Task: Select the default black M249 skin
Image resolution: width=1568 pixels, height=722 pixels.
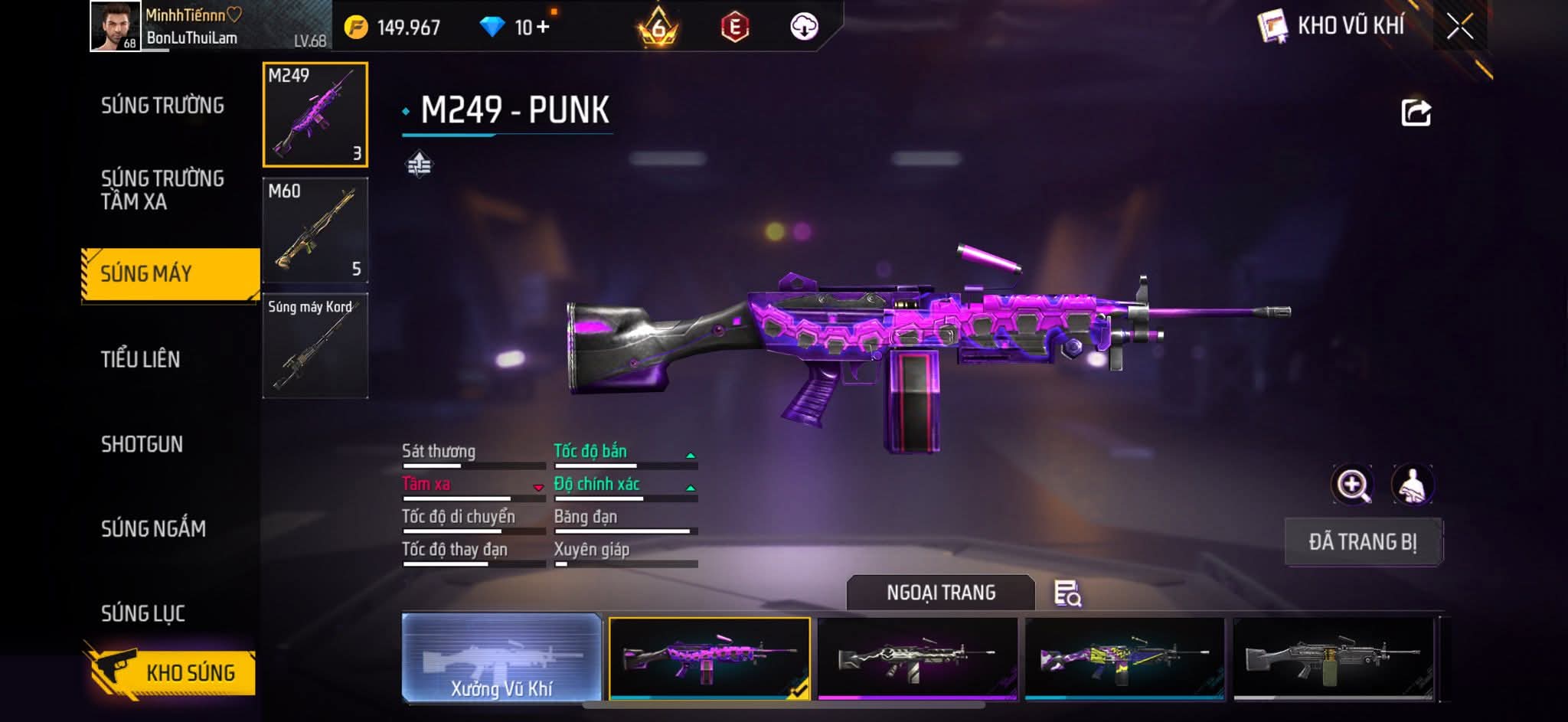Action: [x=1333, y=658]
